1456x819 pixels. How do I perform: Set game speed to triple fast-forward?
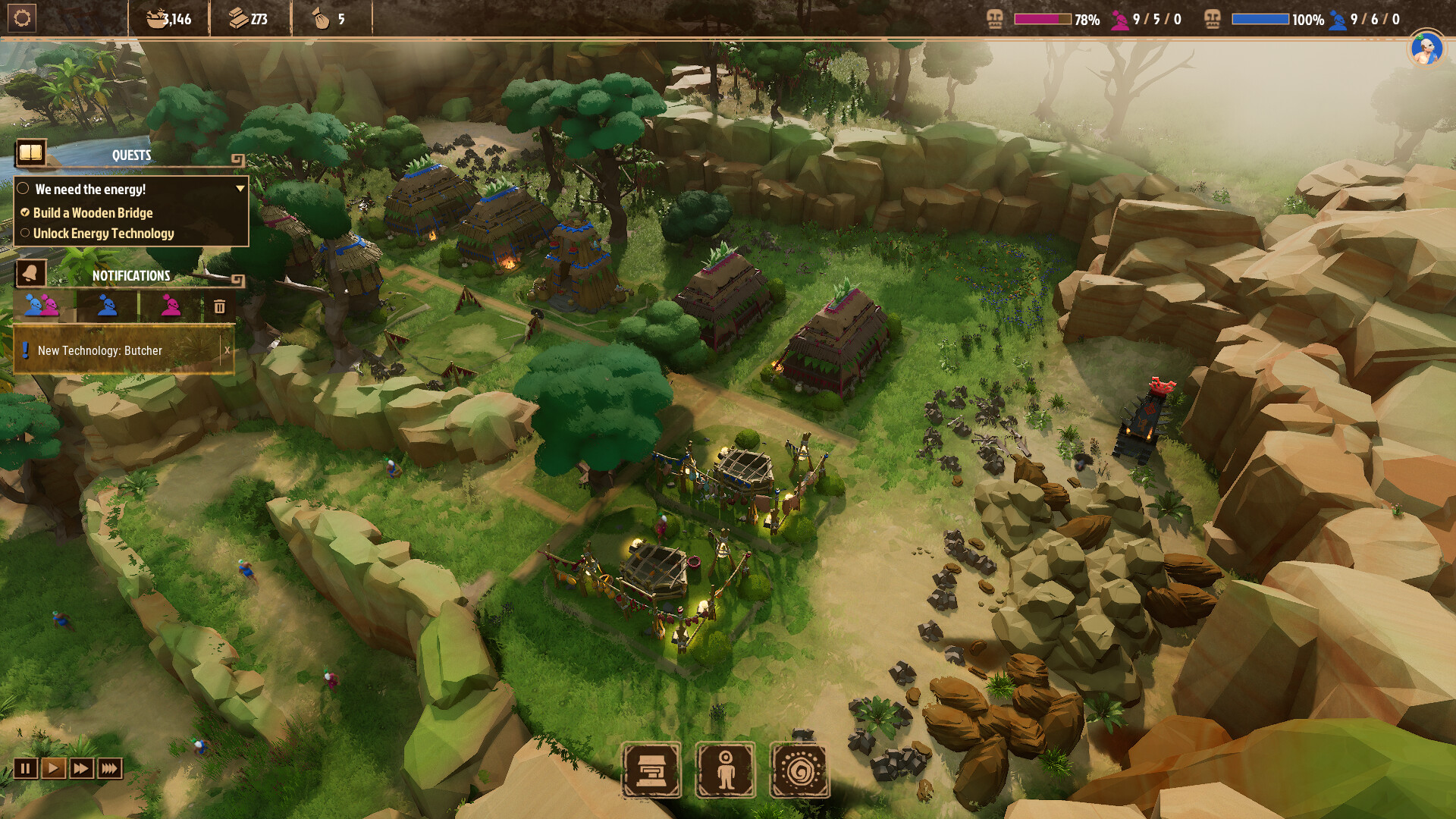(x=109, y=769)
